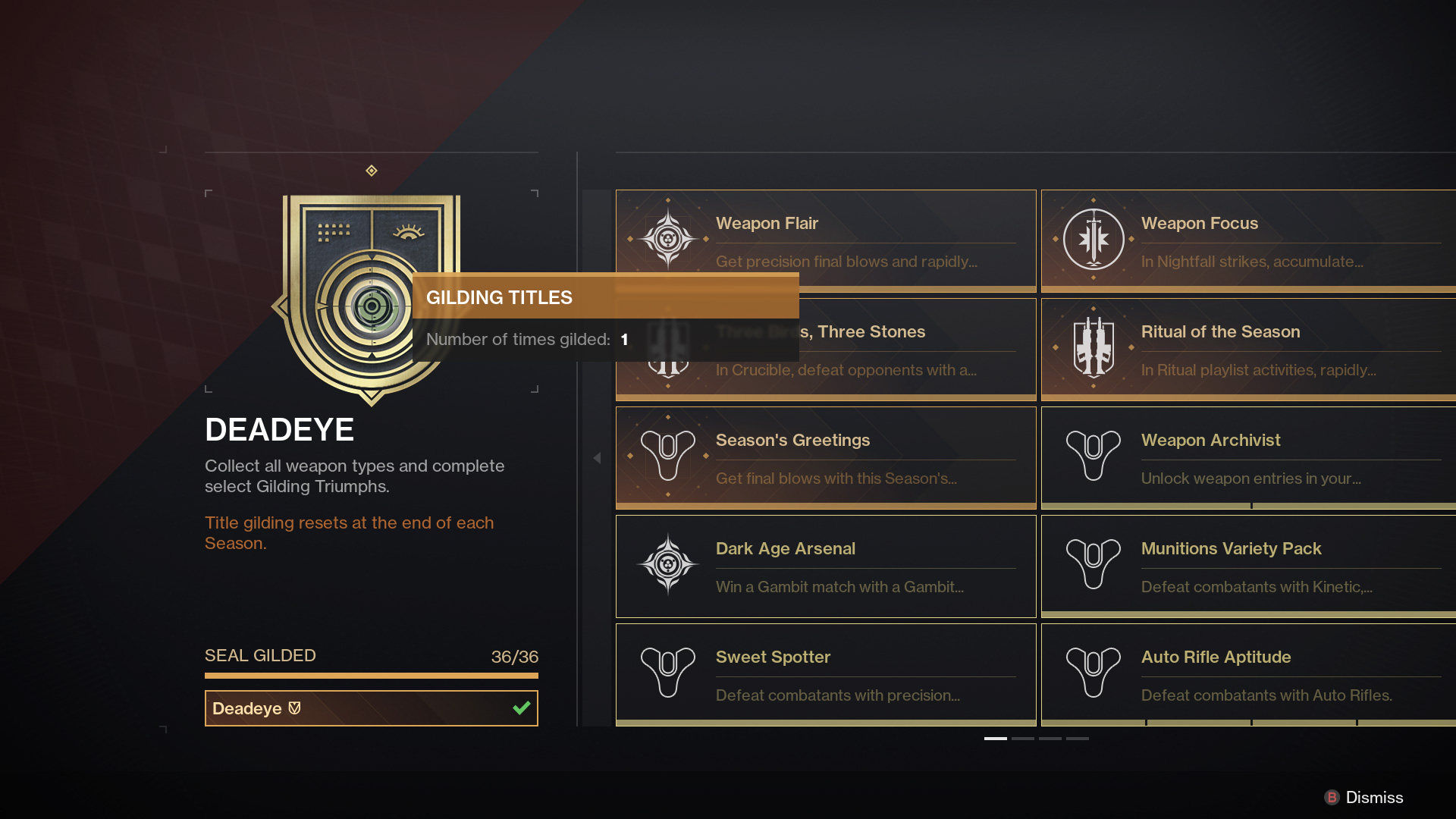1456x819 pixels.
Task: Open the Season's Greetings triumph
Action: point(825,457)
